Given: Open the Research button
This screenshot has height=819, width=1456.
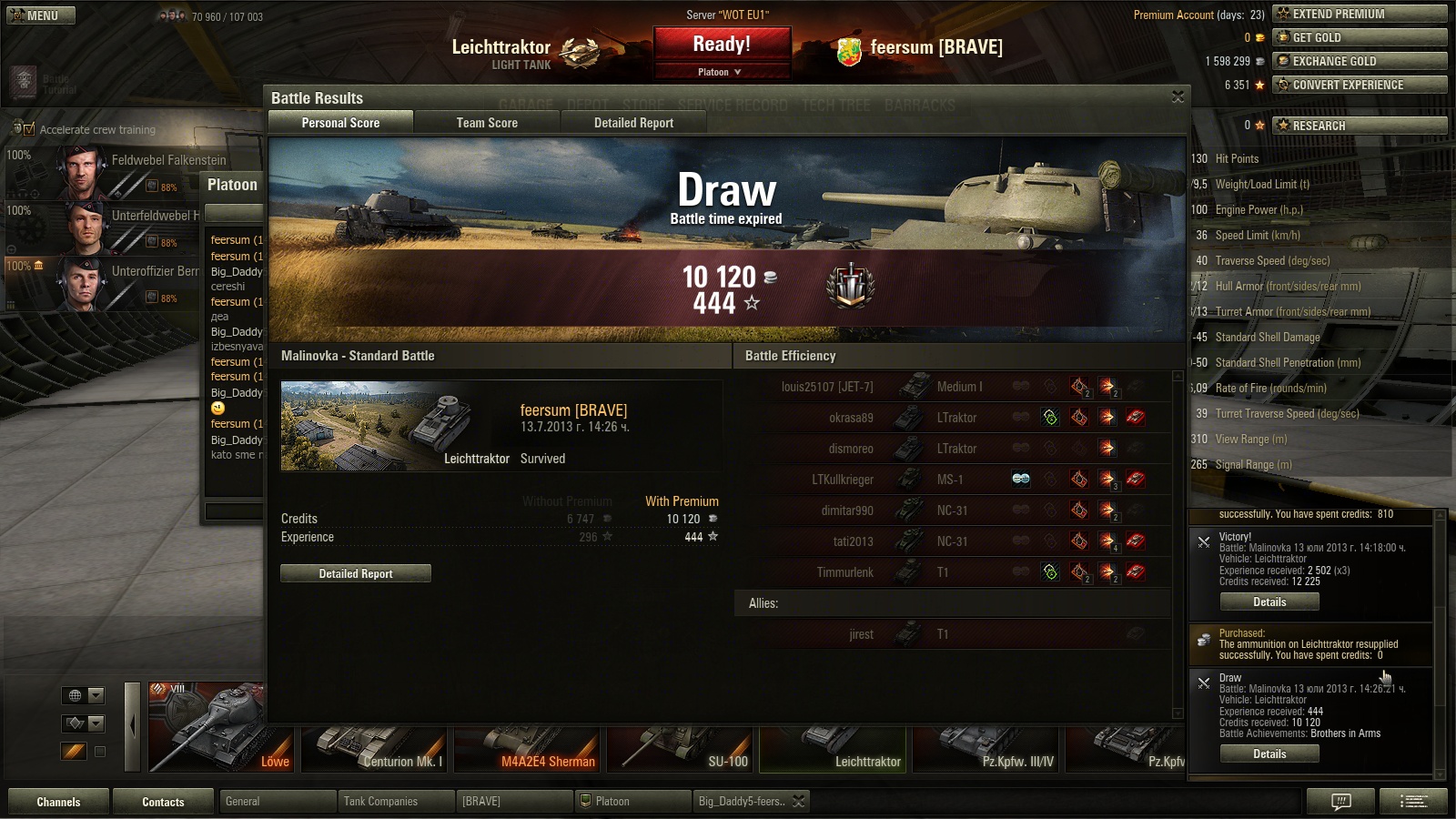Looking at the screenshot, I should pos(1360,126).
